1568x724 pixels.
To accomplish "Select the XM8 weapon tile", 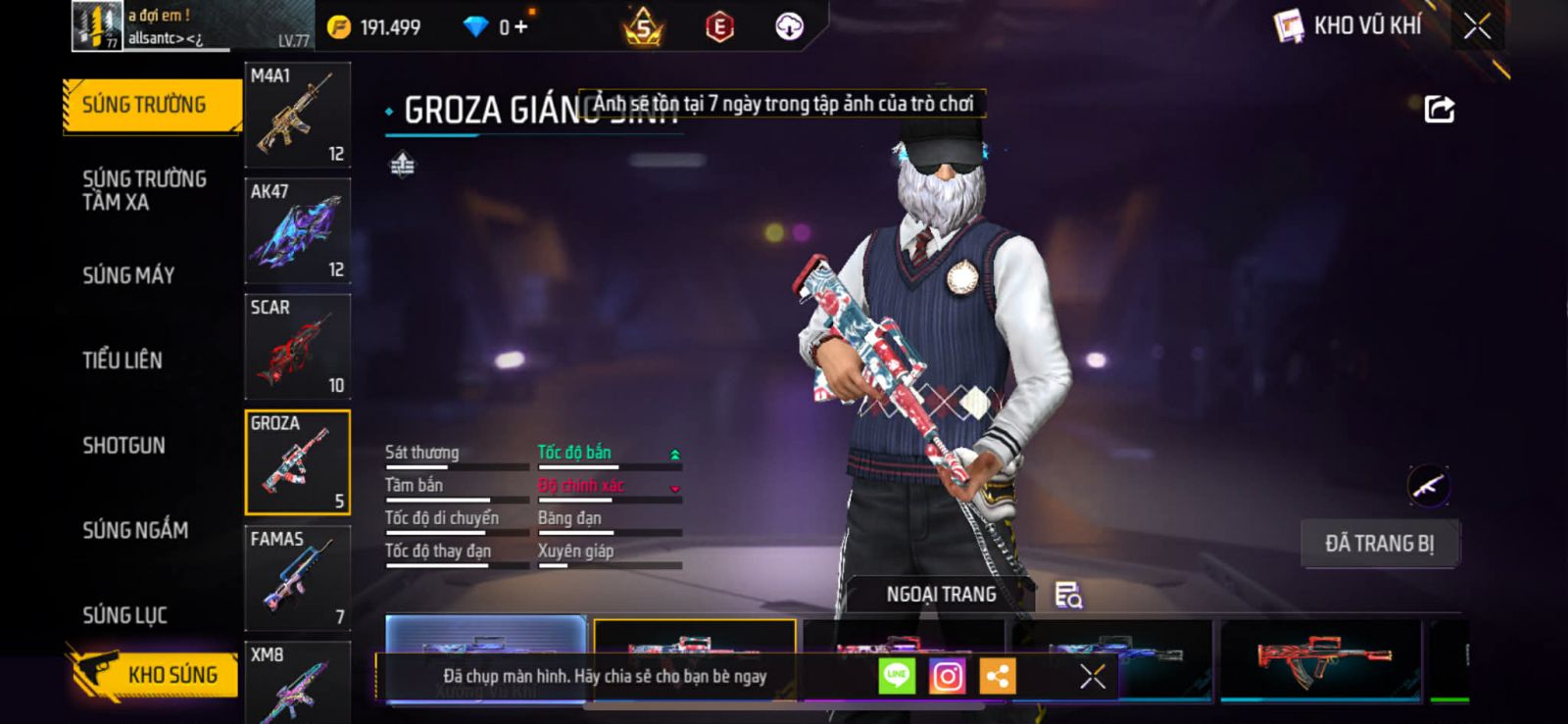I will (x=297, y=683).
